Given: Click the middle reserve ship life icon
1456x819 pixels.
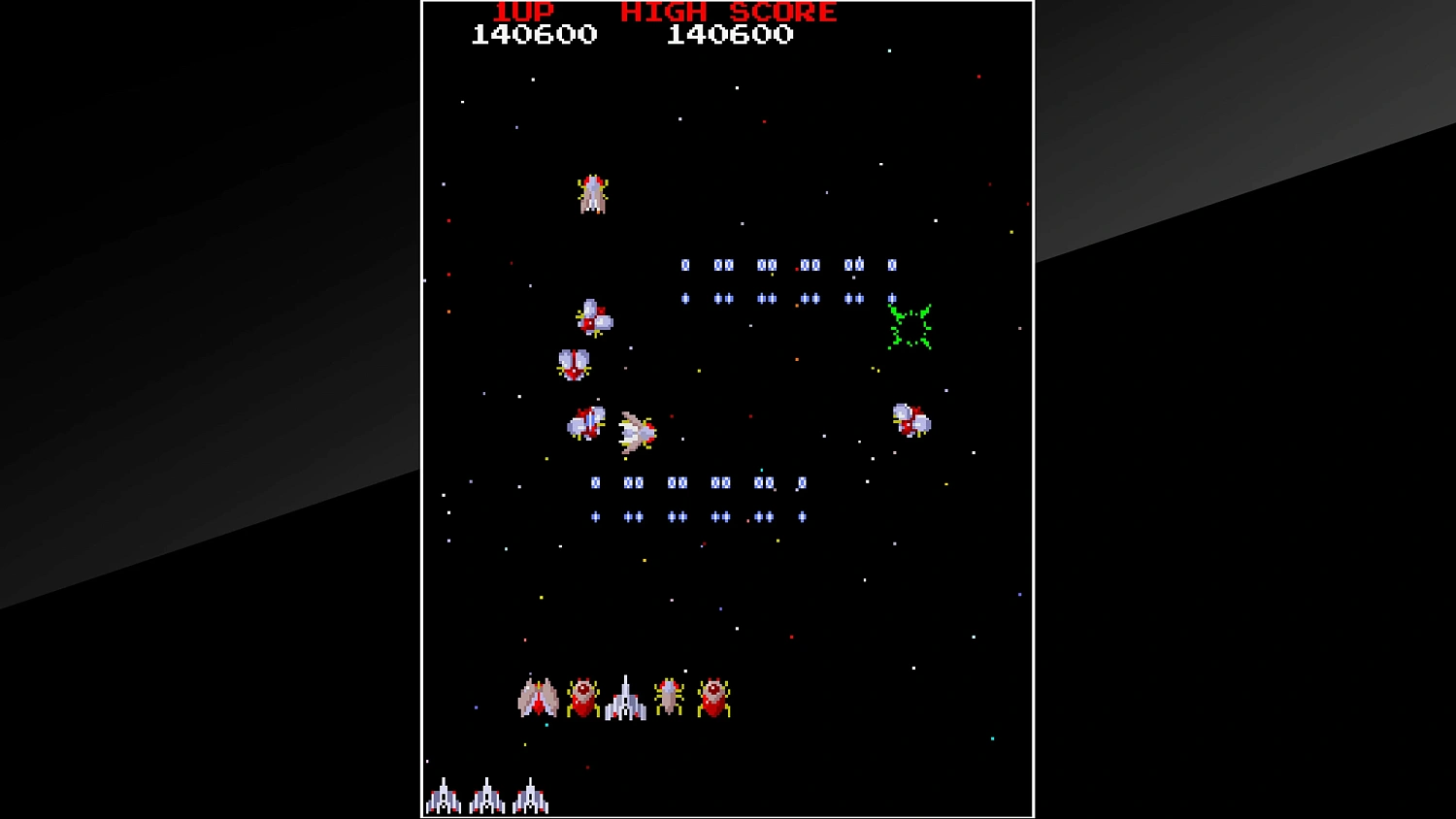Looking at the screenshot, I should [487, 798].
